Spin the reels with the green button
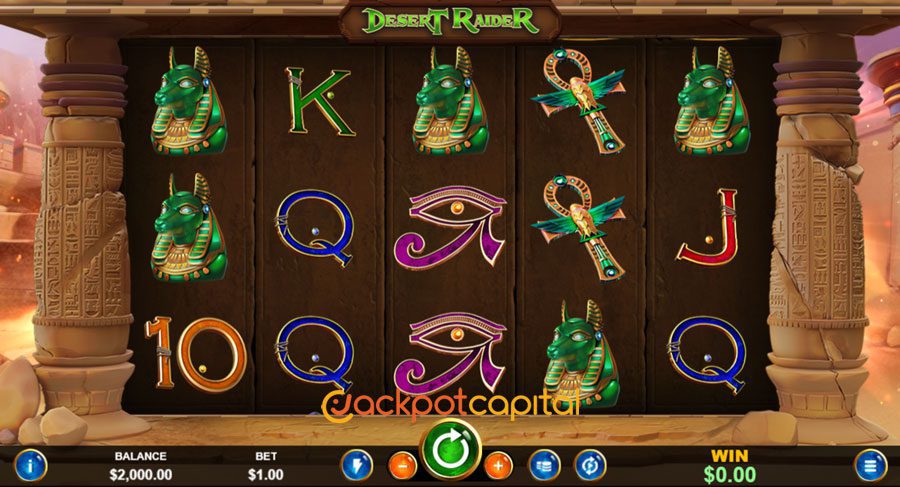900x487 pixels. click(450, 453)
